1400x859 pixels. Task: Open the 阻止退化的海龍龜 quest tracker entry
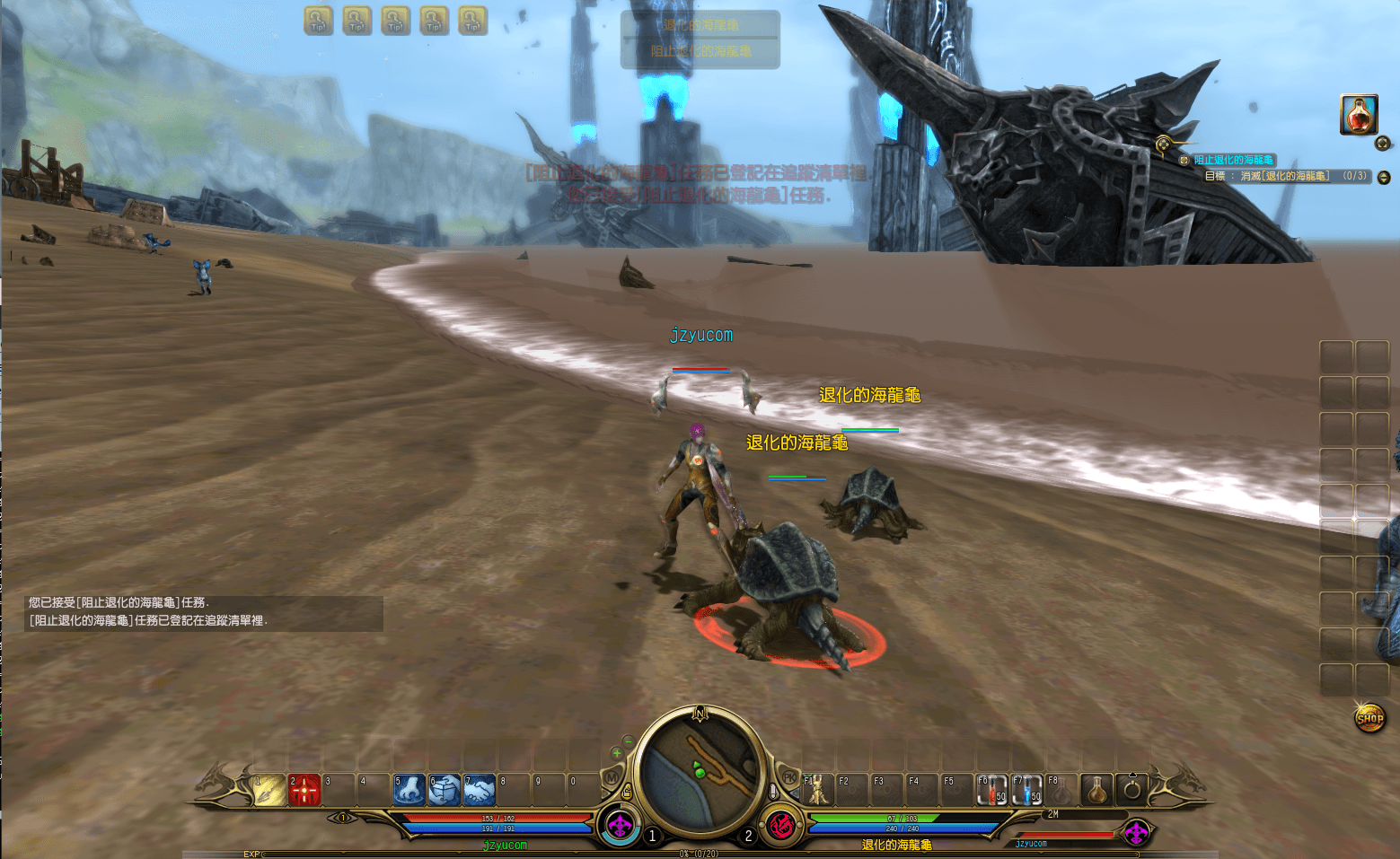1233,160
